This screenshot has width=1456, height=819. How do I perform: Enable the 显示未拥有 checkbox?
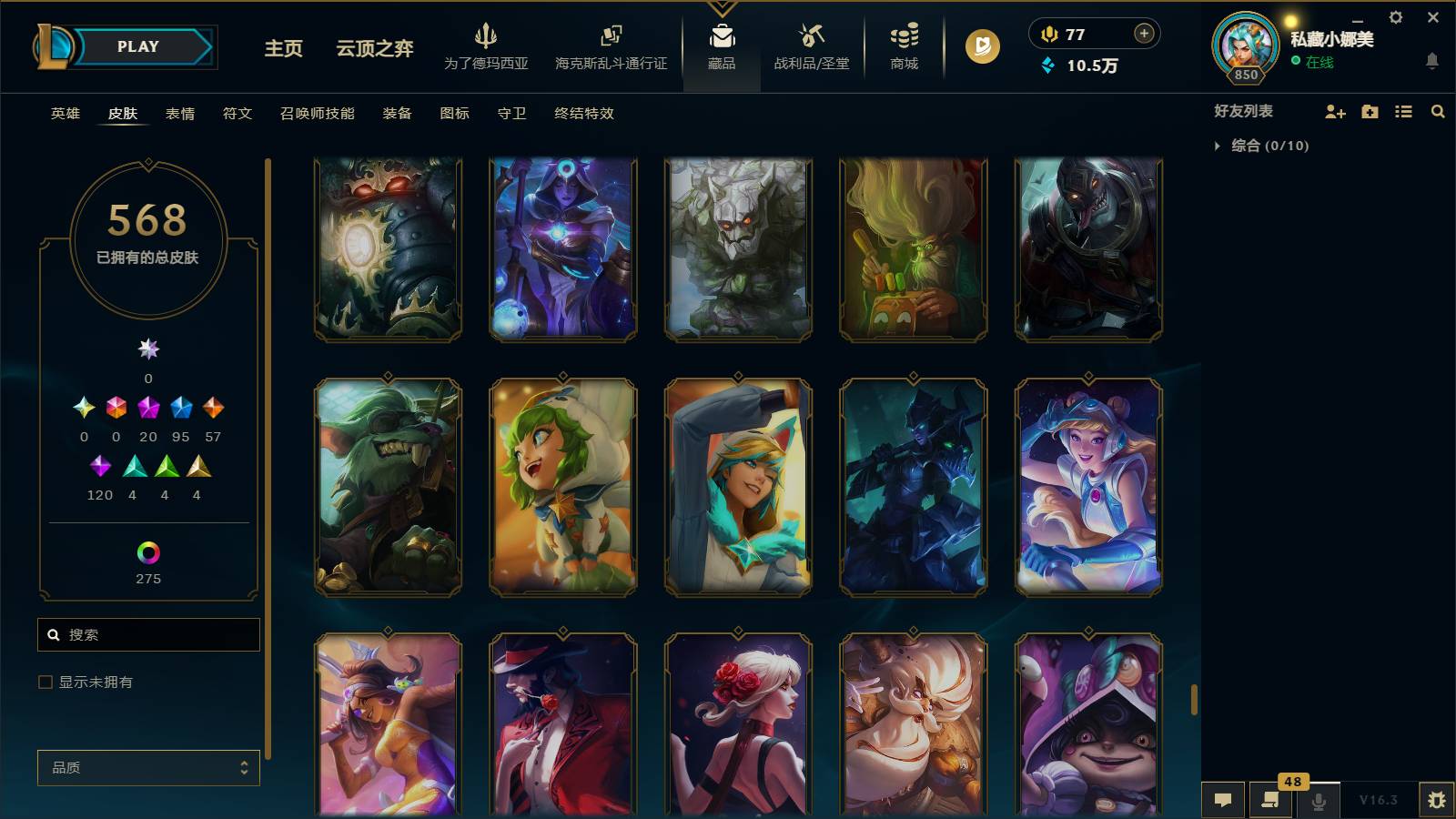click(x=45, y=681)
